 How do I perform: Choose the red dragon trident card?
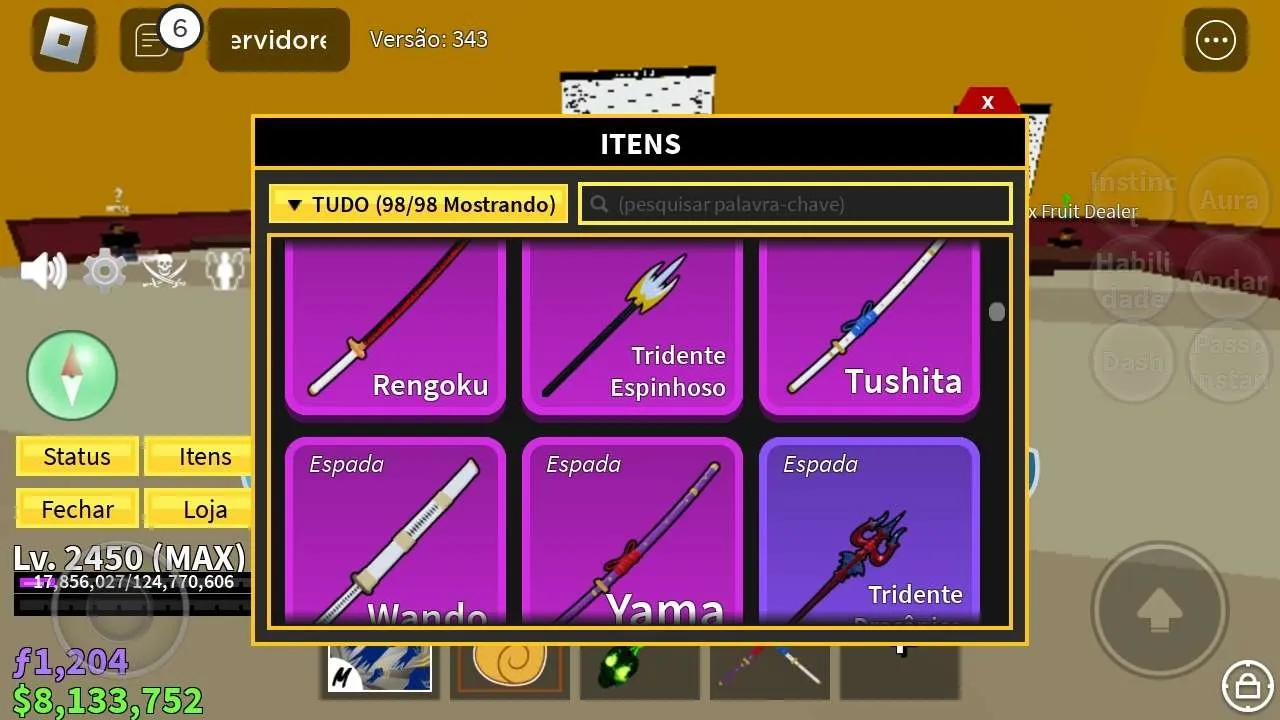coord(869,532)
